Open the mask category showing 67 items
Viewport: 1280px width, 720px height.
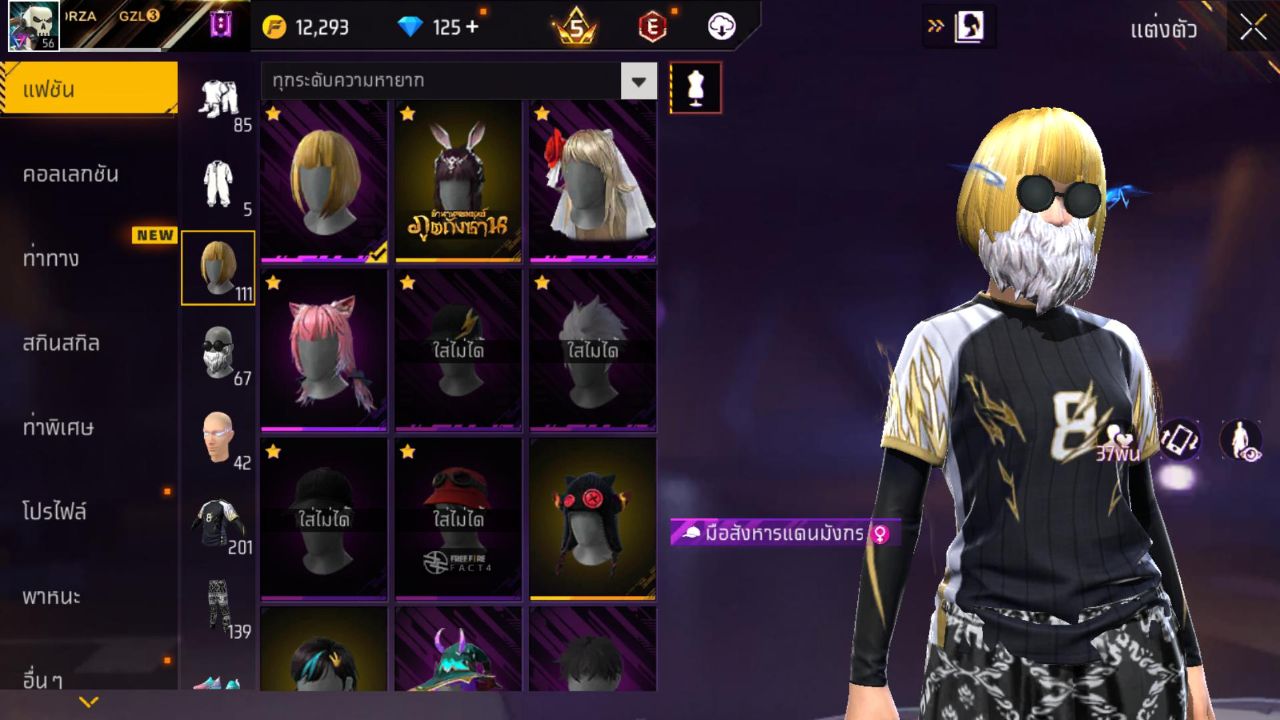point(218,352)
